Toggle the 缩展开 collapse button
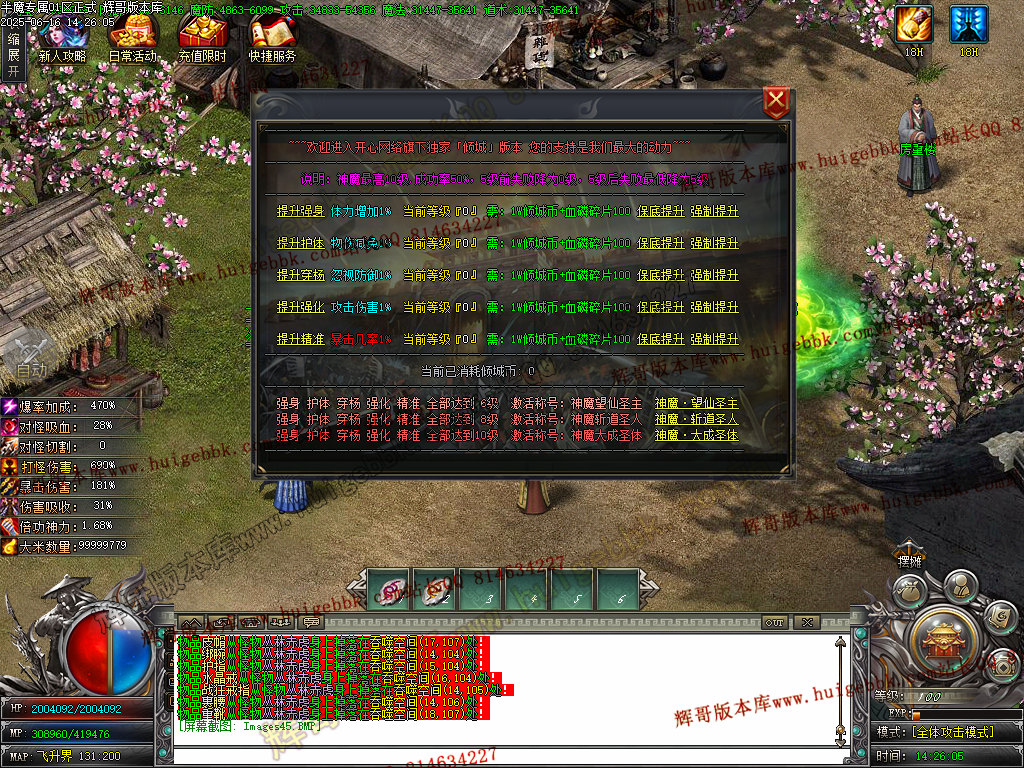 coord(13,54)
